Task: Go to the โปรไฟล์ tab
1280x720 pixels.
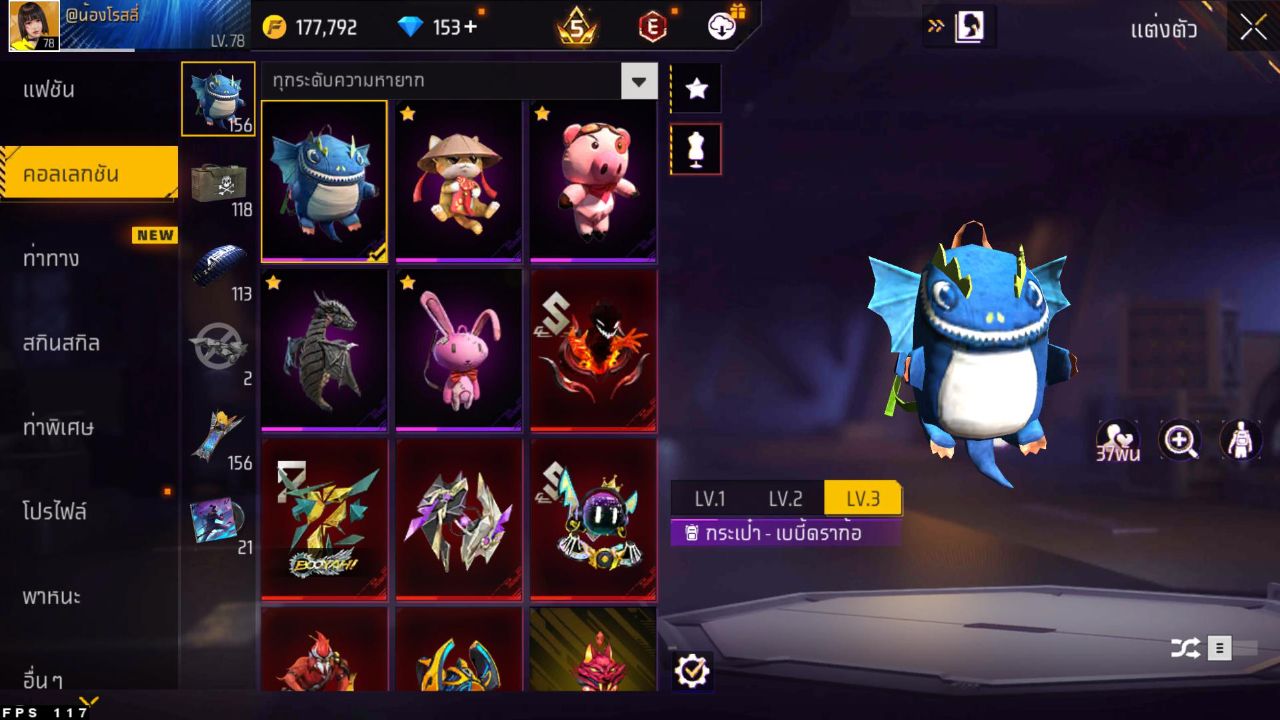Action: (x=55, y=512)
